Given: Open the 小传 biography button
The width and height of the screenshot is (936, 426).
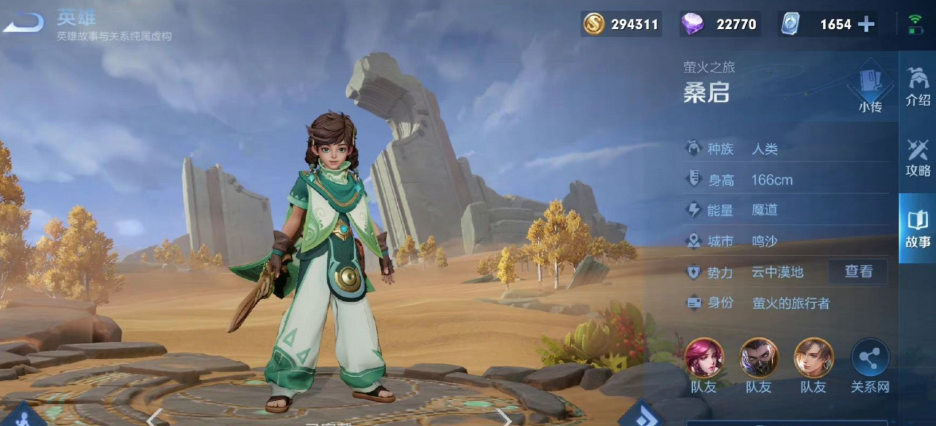Looking at the screenshot, I should point(869,87).
